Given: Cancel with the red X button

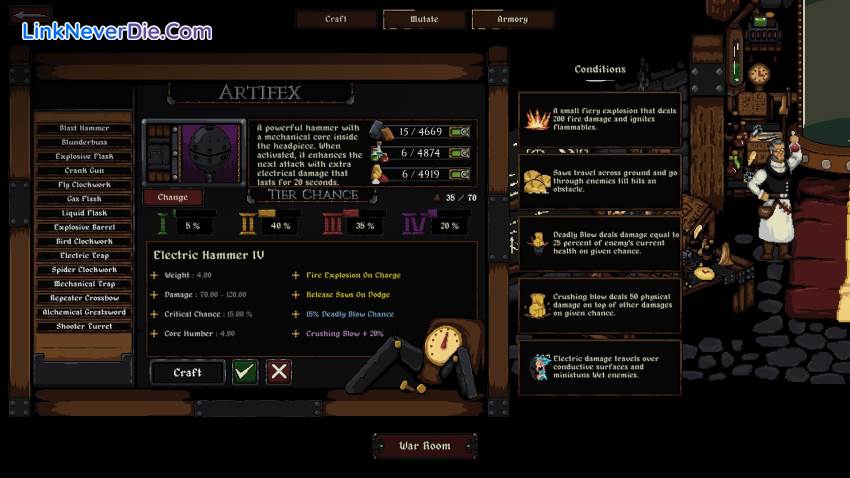Looking at the screenshot, I should [279, 372].
